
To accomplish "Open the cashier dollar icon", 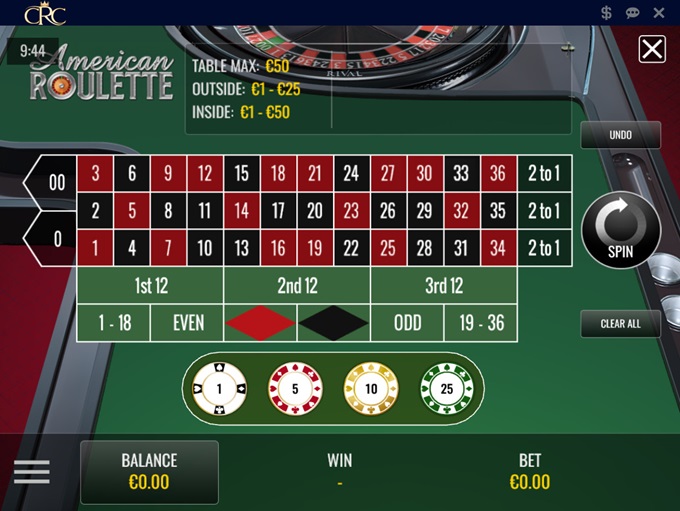I will click(x=607, y=13).
